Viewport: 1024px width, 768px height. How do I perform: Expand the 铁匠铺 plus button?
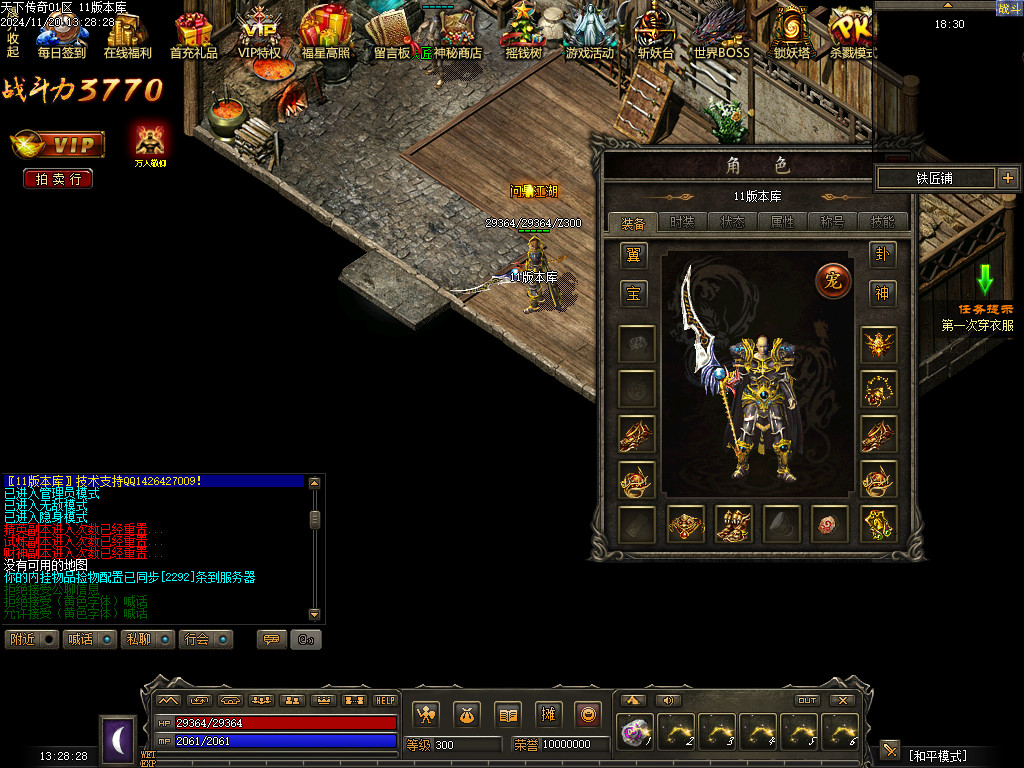[x=1007, y=178]
